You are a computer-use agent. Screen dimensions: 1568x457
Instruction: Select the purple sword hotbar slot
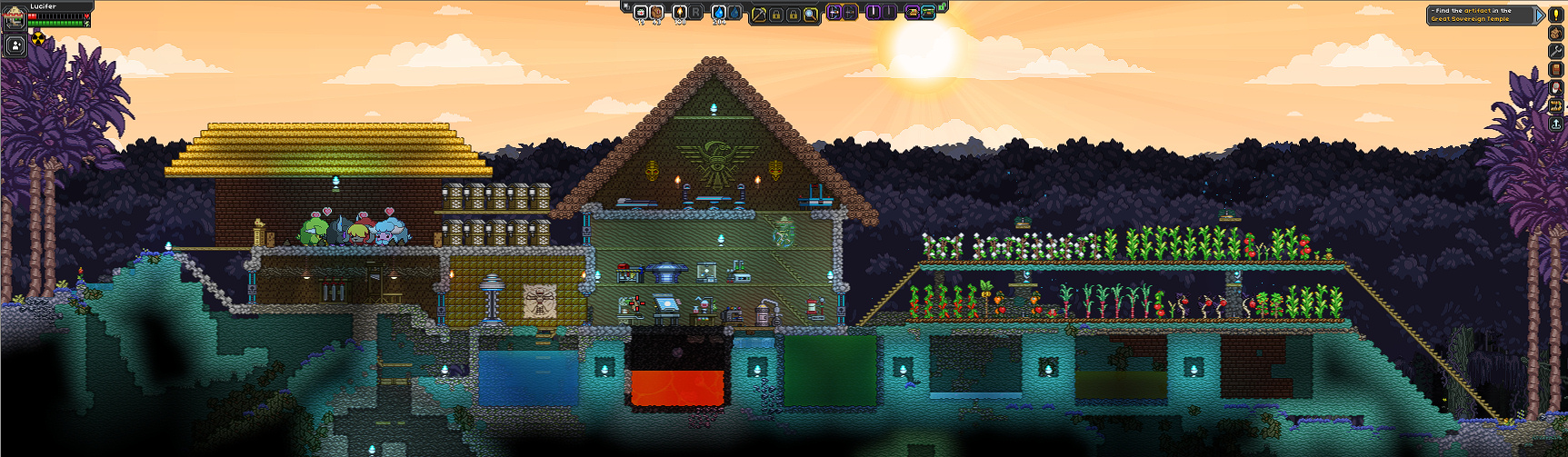tap(874, 13)
